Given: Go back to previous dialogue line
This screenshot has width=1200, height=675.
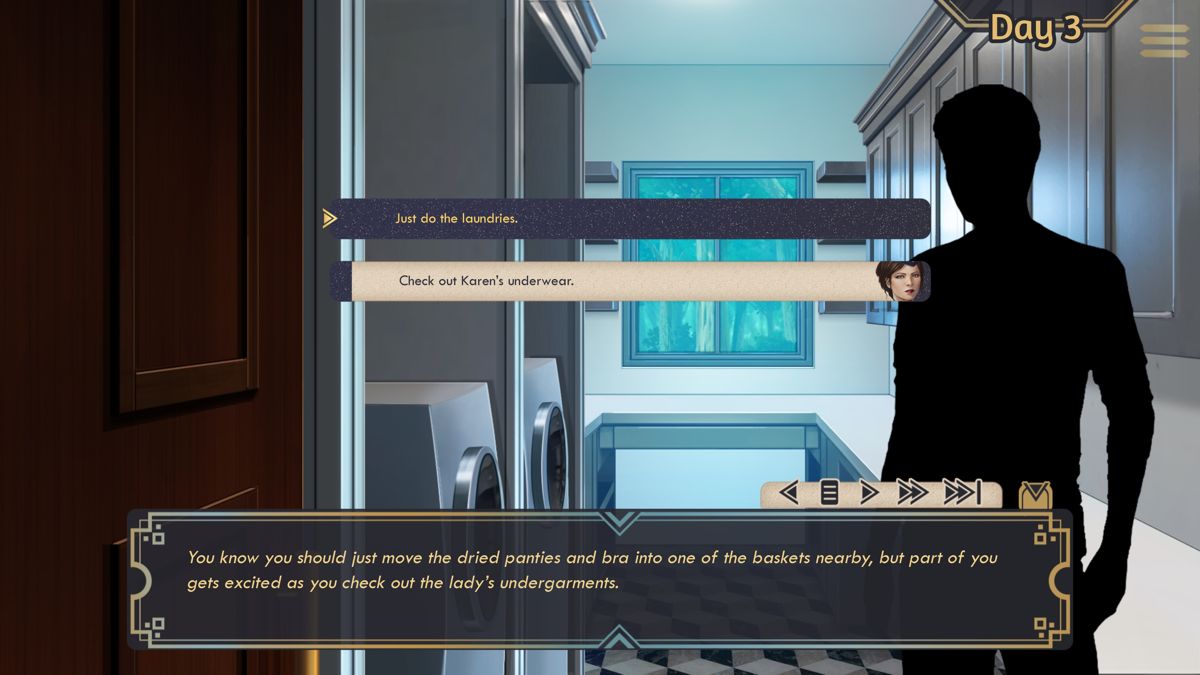Looking at the screenshot, I should pyautogui.click(x=789, y=493).
